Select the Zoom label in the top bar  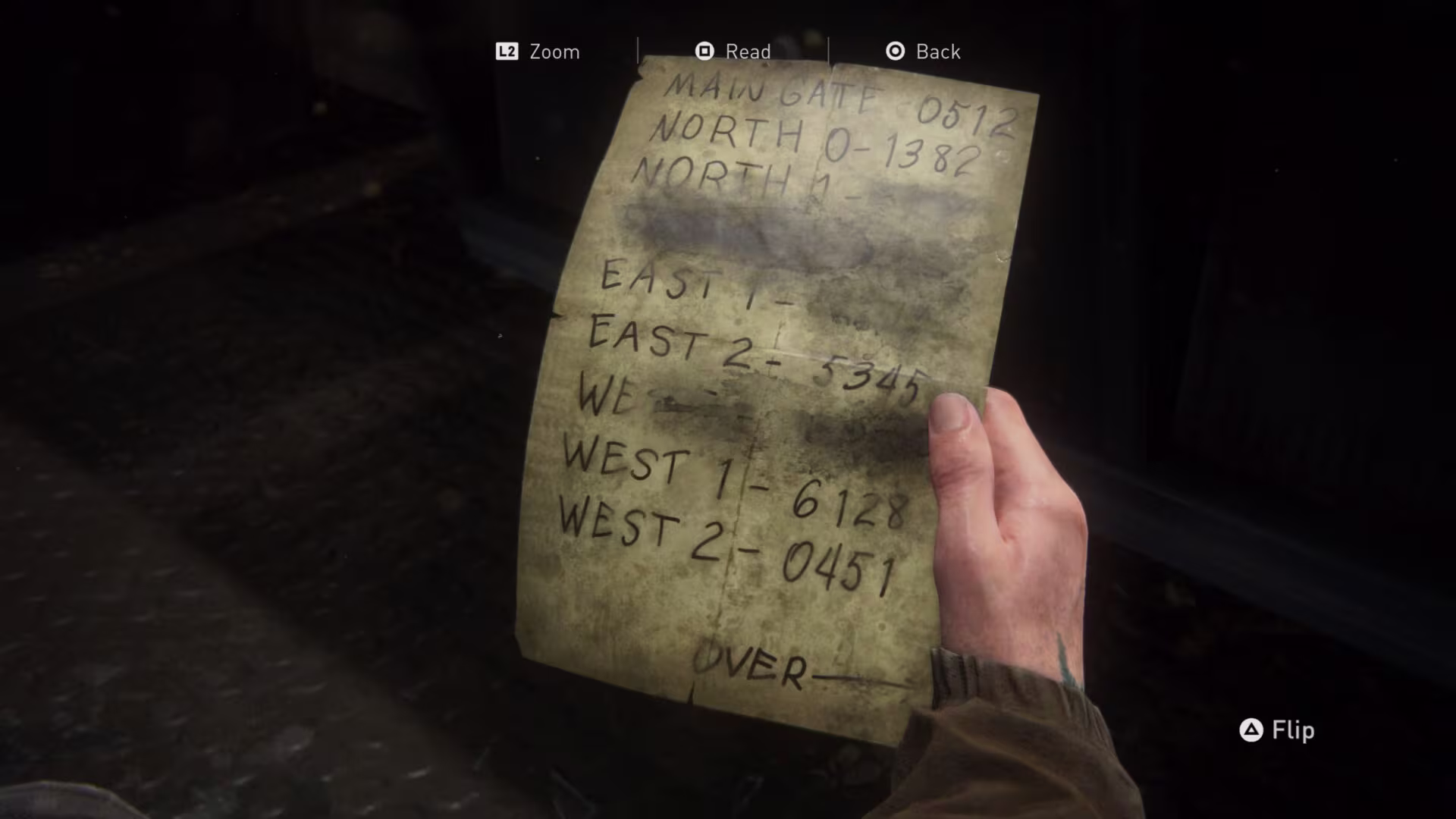554,52
